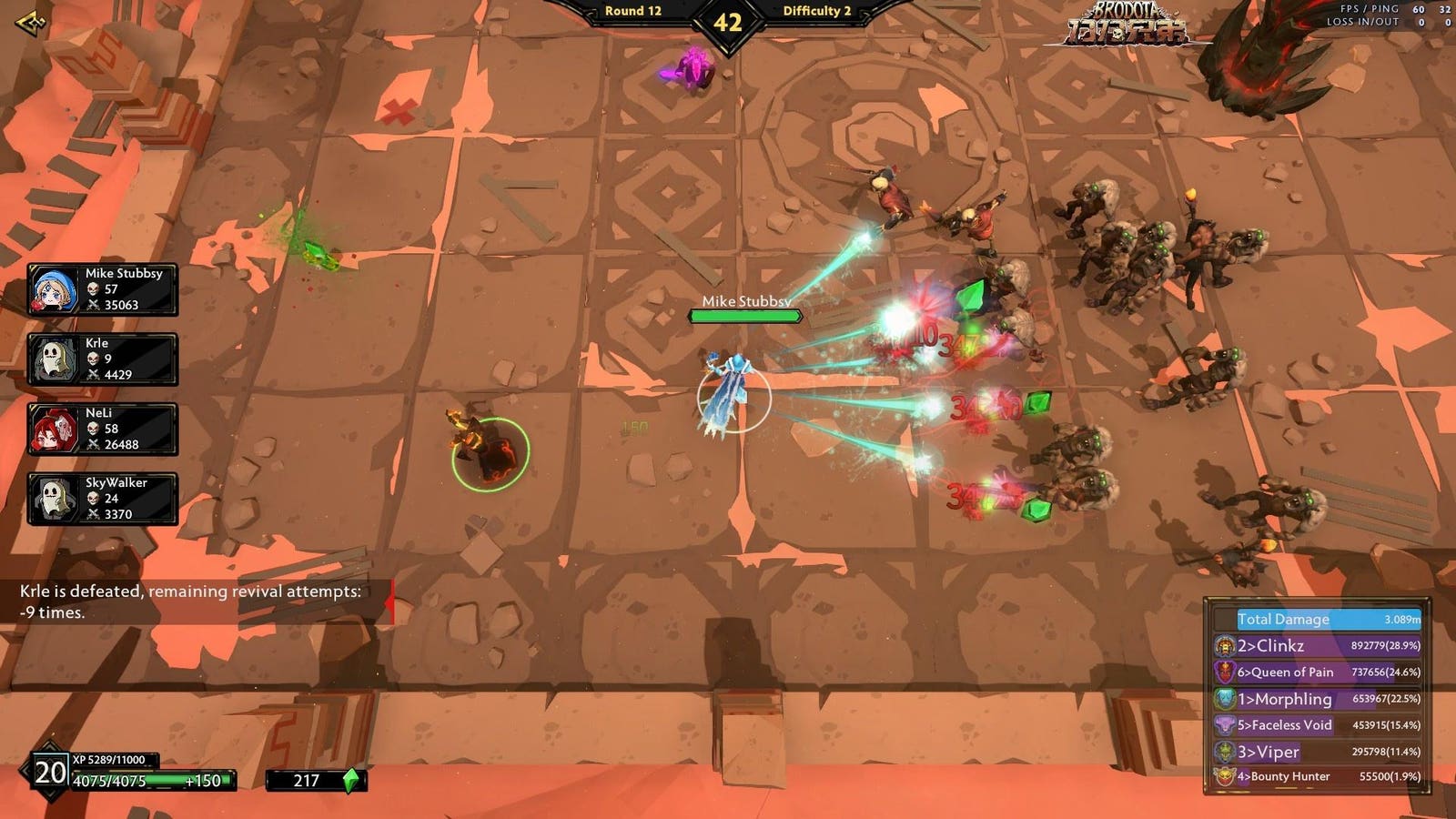The height and width of the screenshot is (819, 1456).
Task: Select Mike Stubbsy's player panel
Action: coord(103,289)
